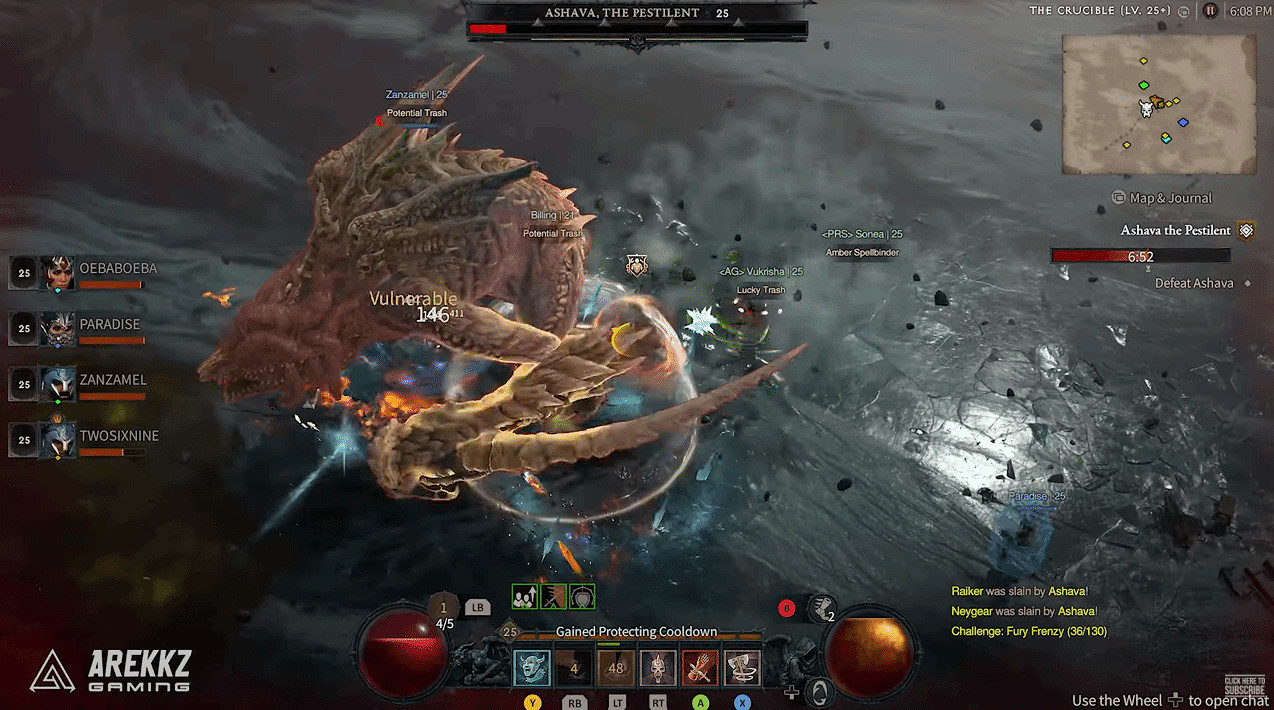Image resolution: width=1274 pixels, height=710 pixels.
Task: Select party member TWOSIXNINE's portrait
Action: [57, 440]
